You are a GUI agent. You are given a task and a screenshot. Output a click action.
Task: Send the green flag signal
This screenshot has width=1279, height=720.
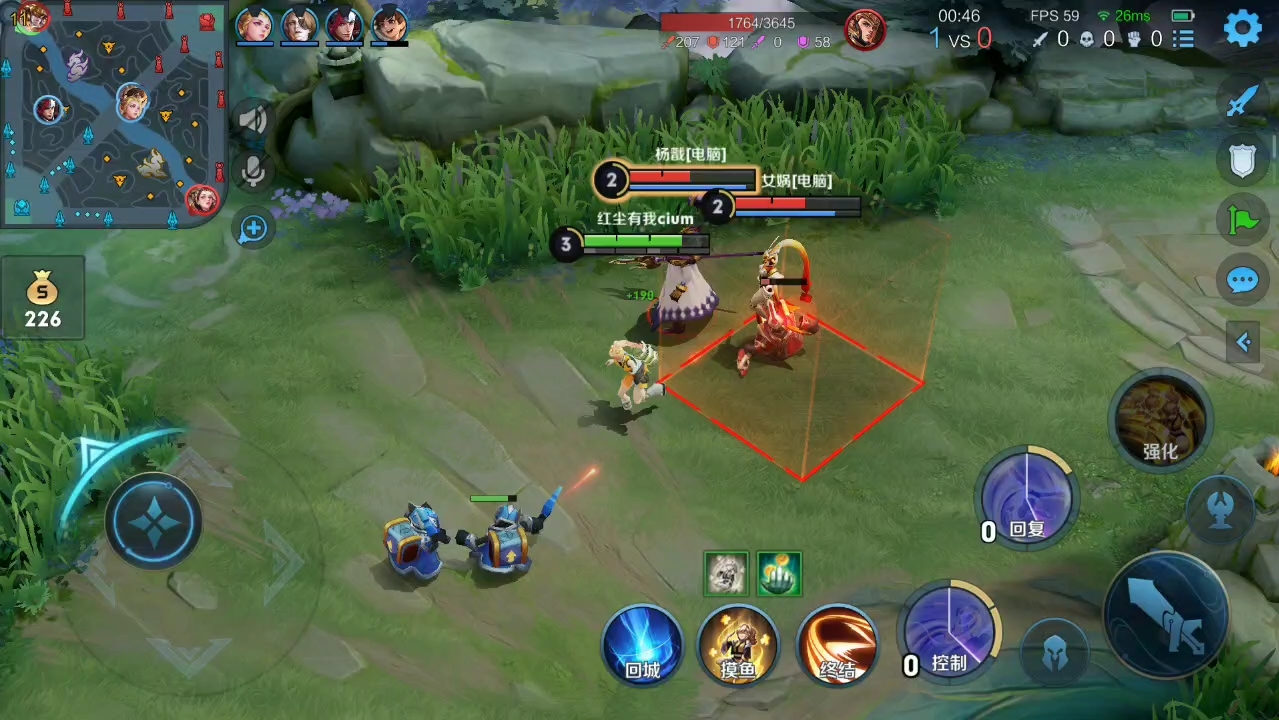(1242, 220)
